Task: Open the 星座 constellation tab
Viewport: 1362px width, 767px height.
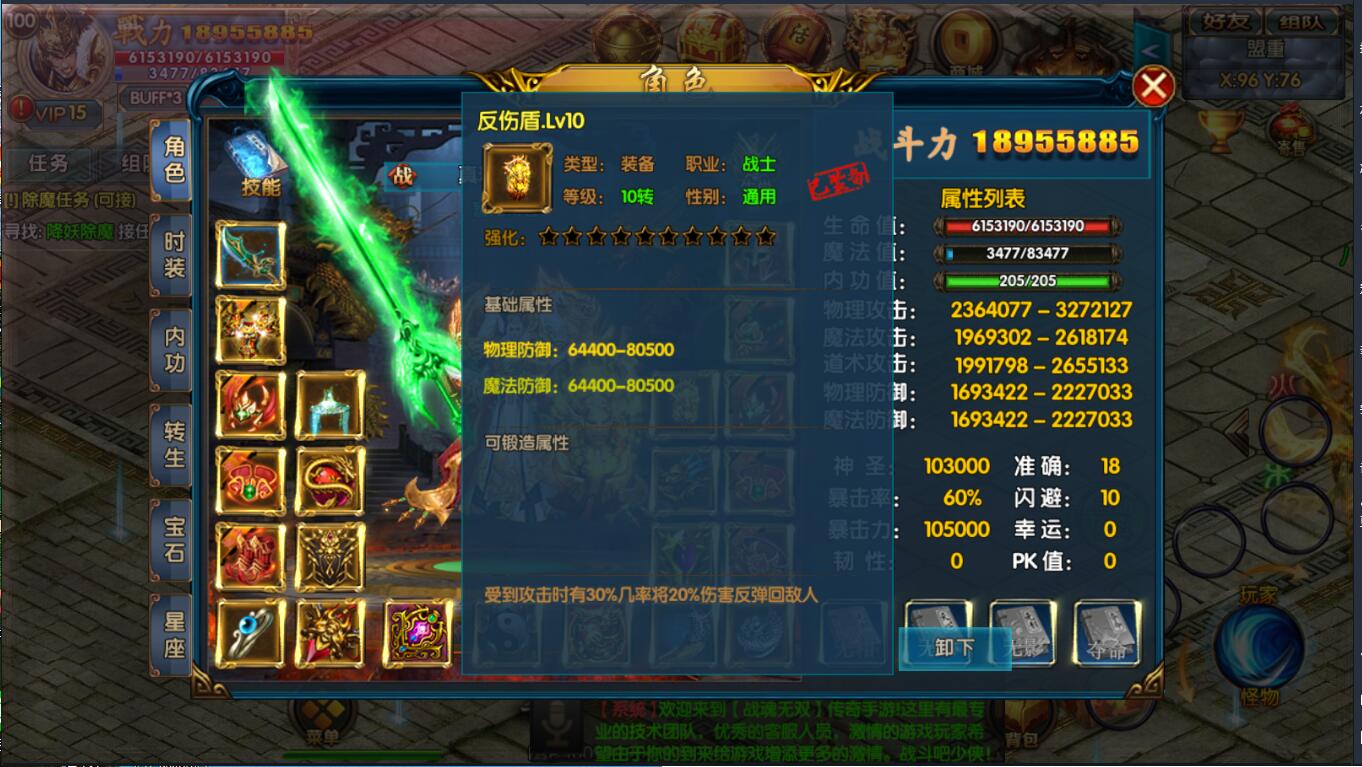Action: [x=174, y=634]
